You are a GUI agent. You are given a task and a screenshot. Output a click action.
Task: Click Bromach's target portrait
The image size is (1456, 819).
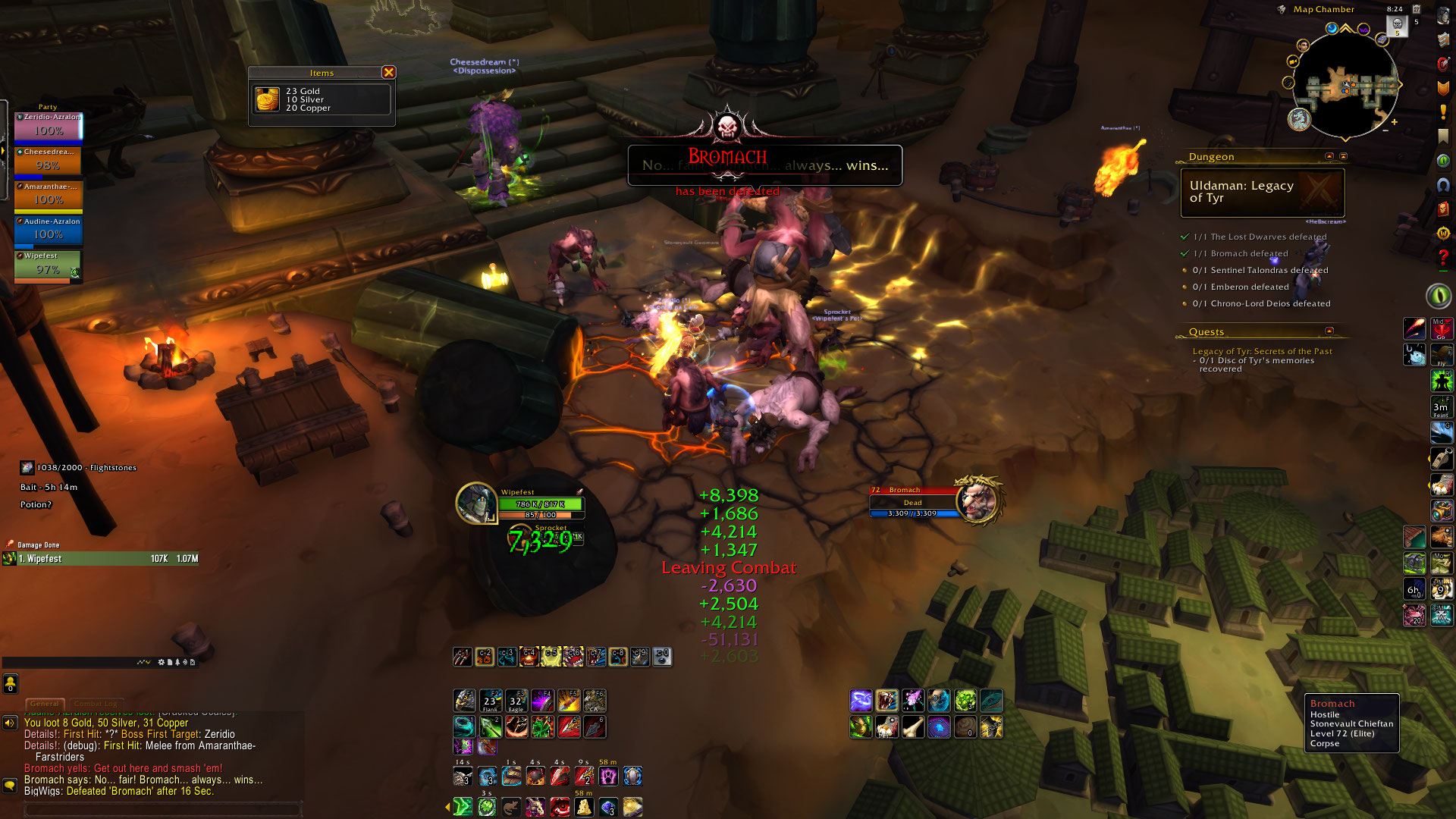coord(978,500)
